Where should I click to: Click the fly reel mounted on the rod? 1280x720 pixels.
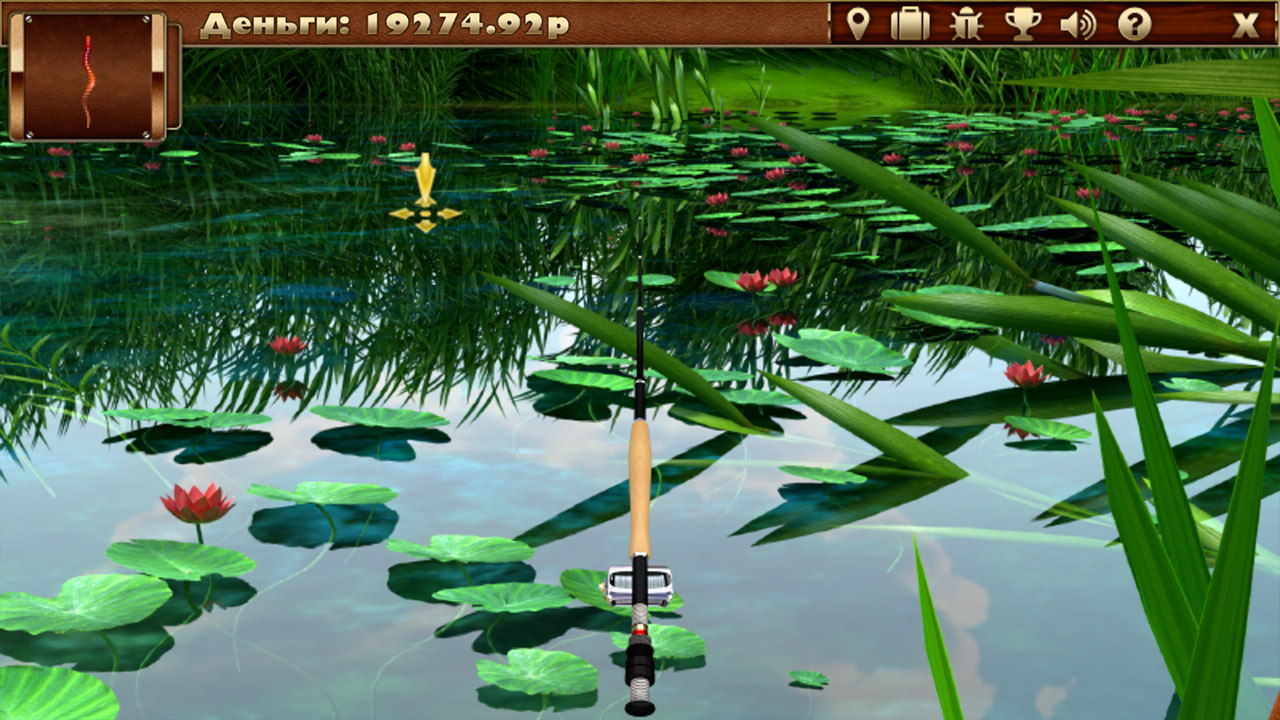(638, 585)
